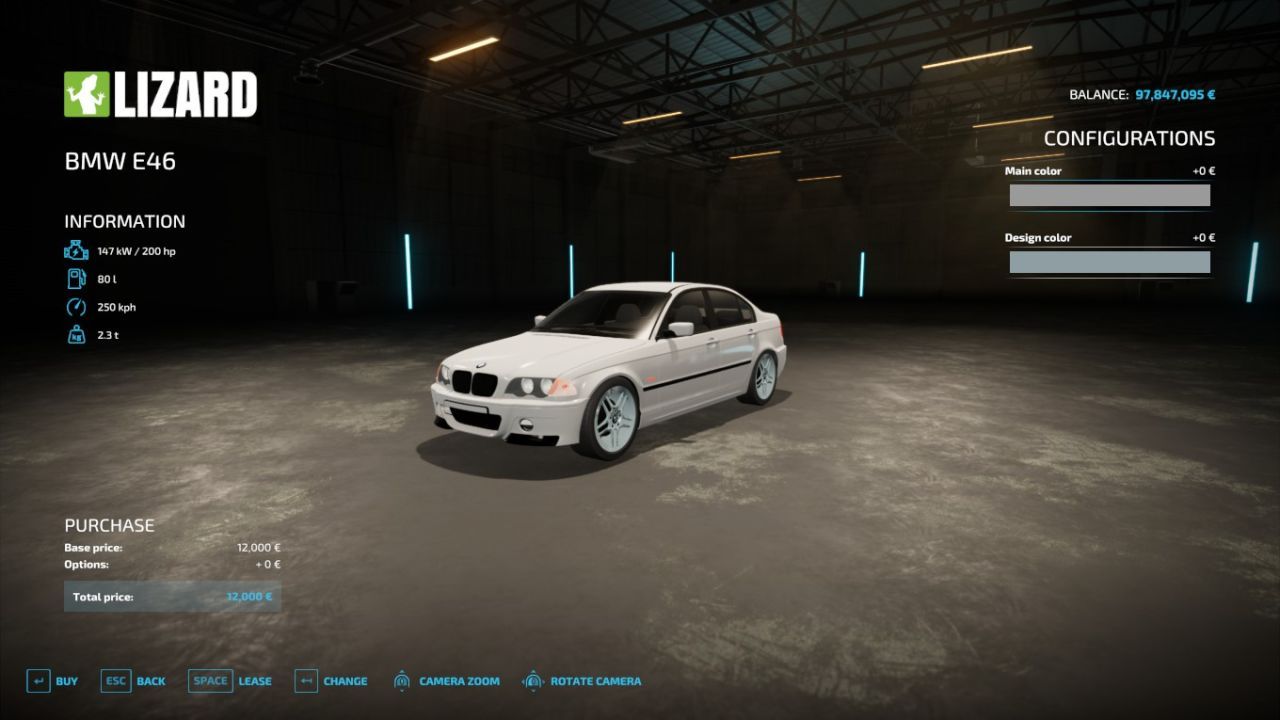Select the Camera Zoom icon

pos(403,680)
